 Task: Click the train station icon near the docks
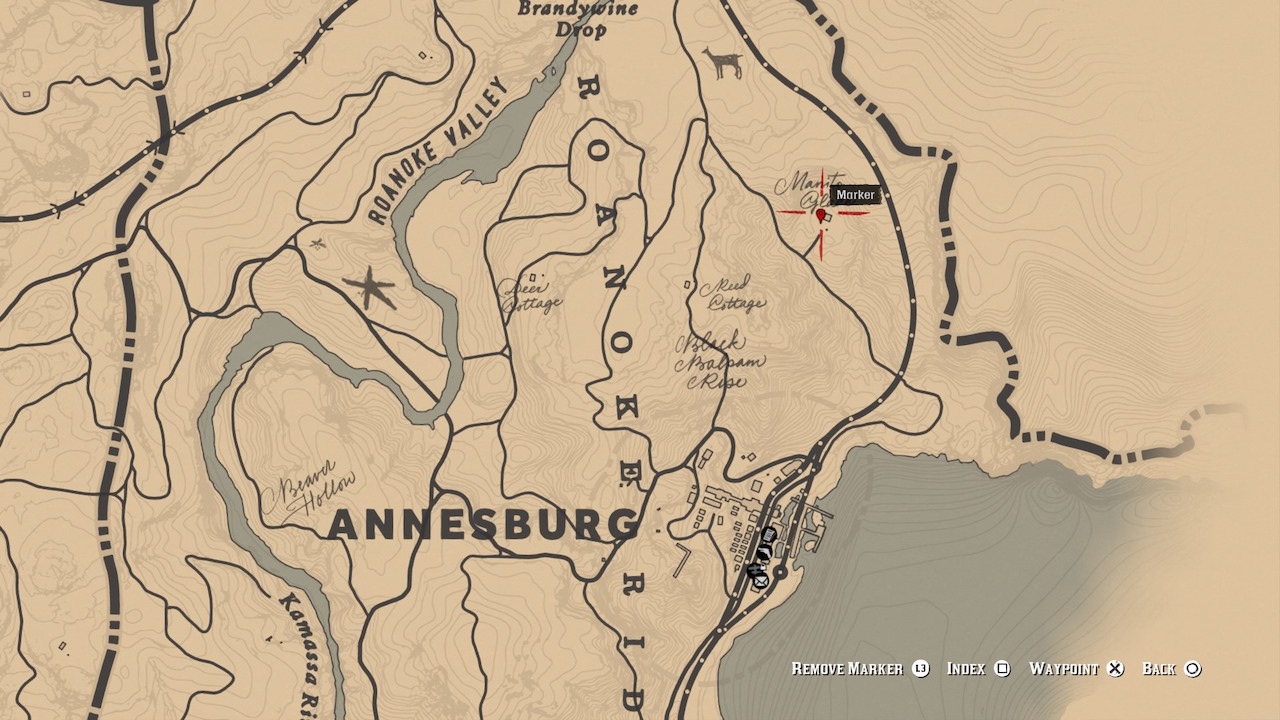[x=753, y=568]
